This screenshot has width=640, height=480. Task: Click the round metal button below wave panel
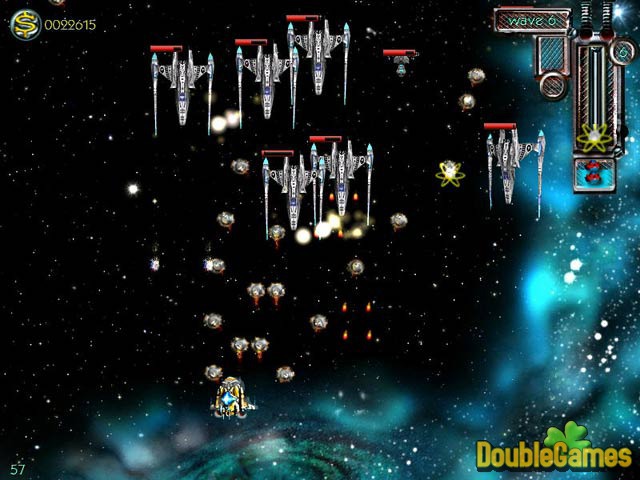coord(553,83)
